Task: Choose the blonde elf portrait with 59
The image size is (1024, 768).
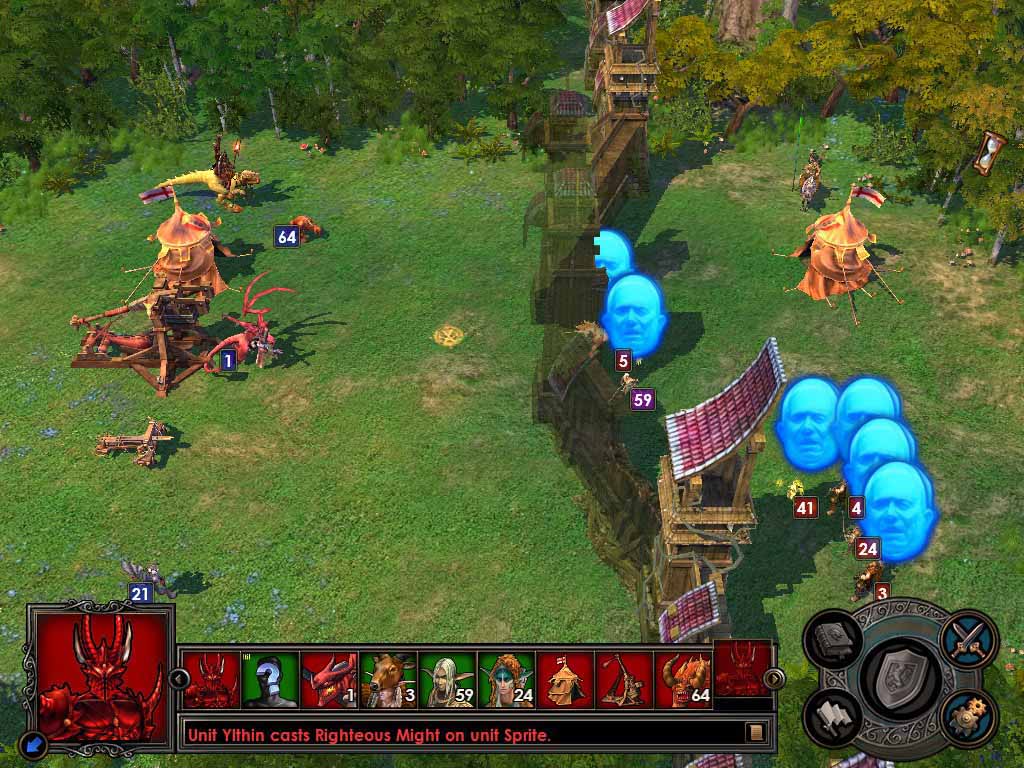Action: point(447,680)
